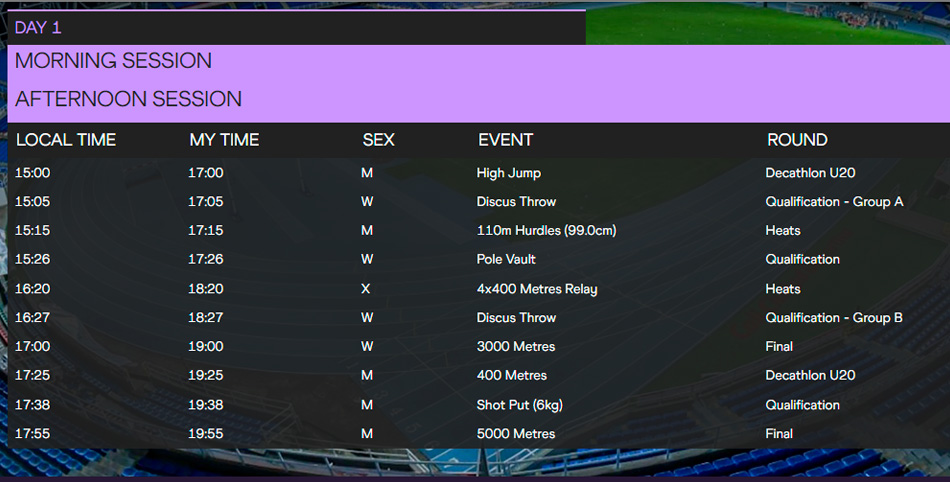The width and height of the screenshot is (950, 482).
Task: Select the Pole Vault qualification row
Action: pos(506,259)
